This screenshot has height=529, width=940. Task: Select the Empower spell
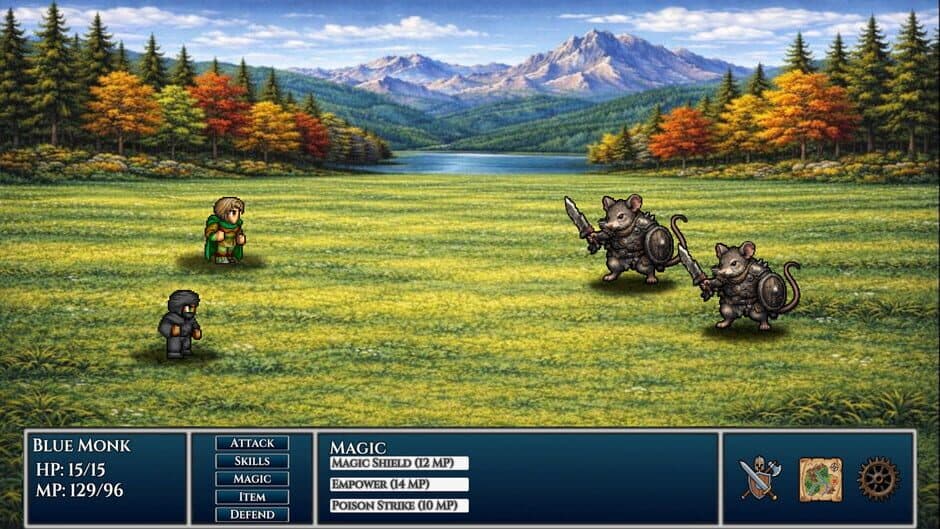[399, 484]
